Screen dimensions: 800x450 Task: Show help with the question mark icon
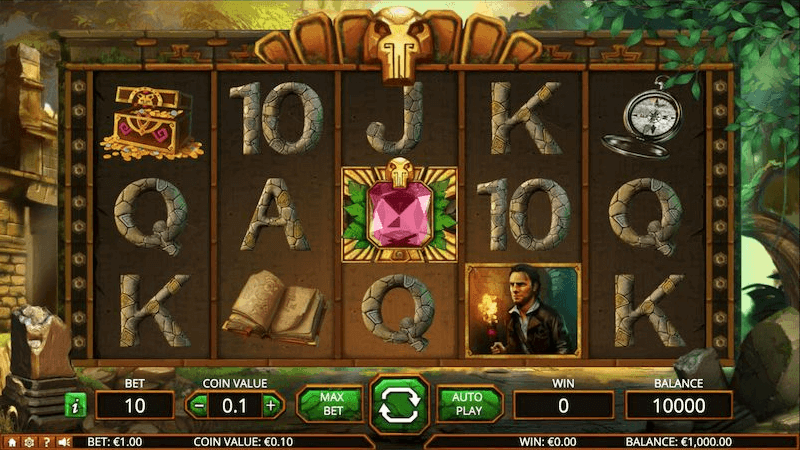pos(46,441)
